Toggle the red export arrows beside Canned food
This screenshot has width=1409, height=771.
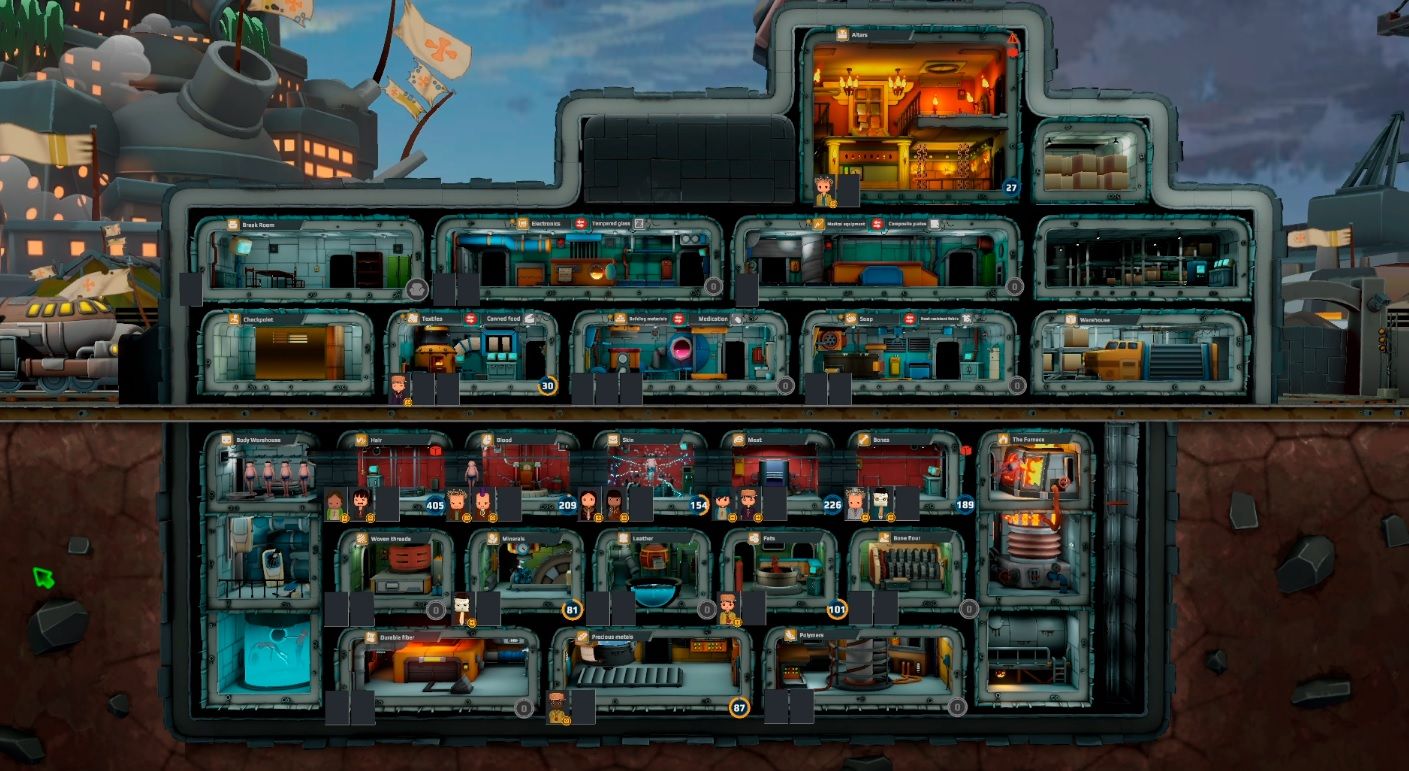tap(471, 318)
